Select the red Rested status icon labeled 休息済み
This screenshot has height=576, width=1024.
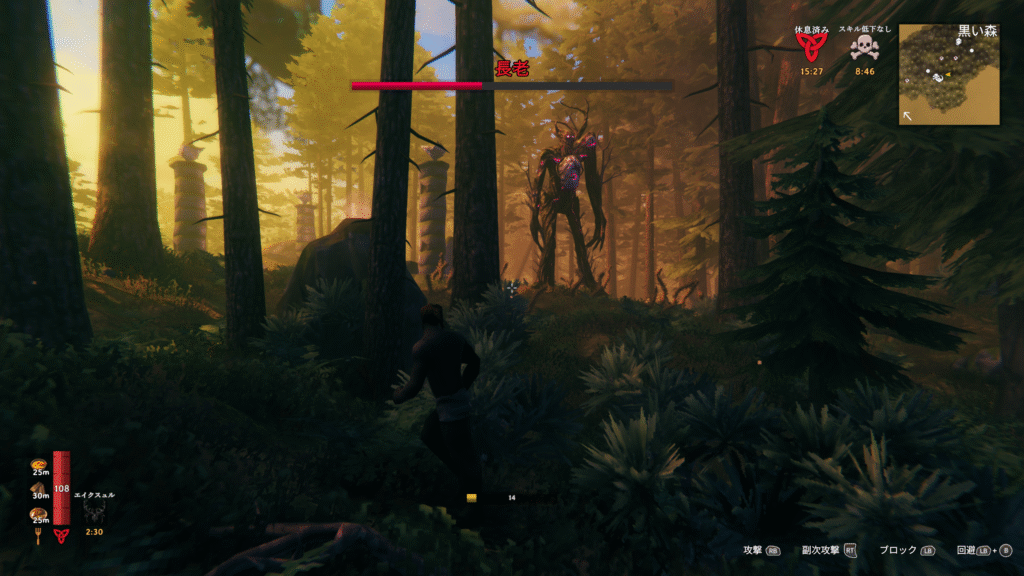point(811,49)
